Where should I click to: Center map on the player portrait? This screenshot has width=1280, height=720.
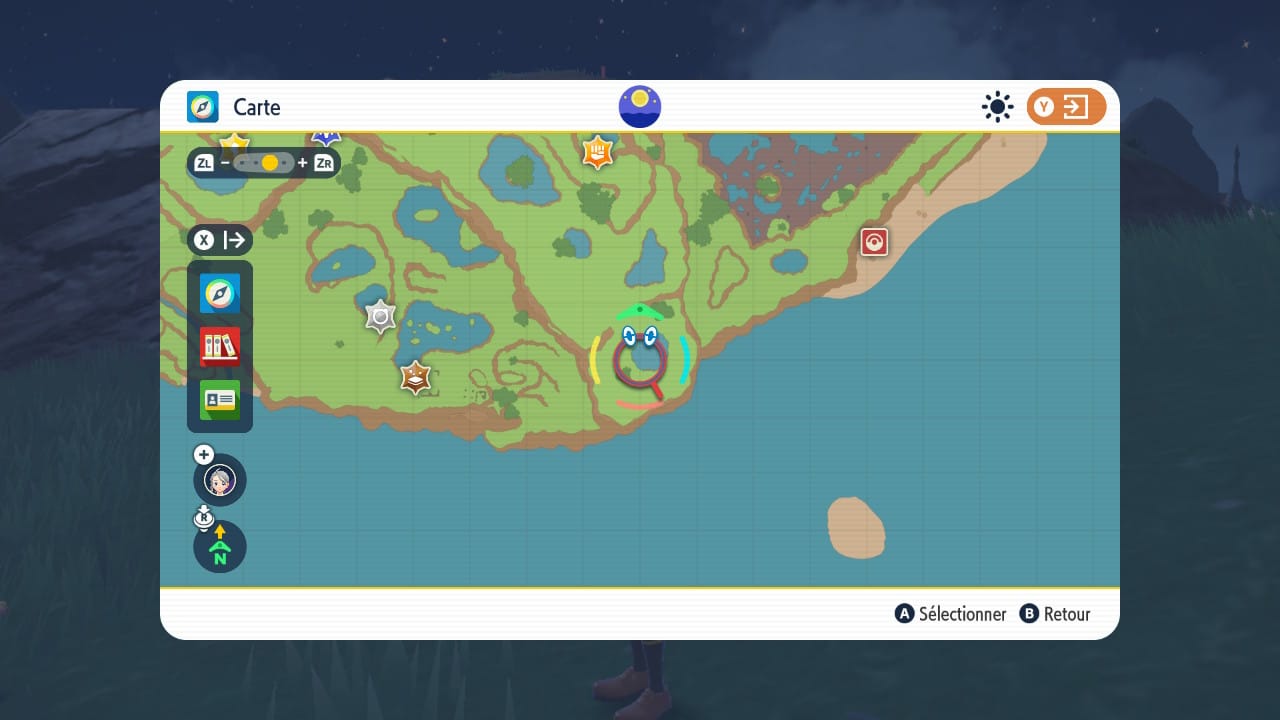click(220, 480)
